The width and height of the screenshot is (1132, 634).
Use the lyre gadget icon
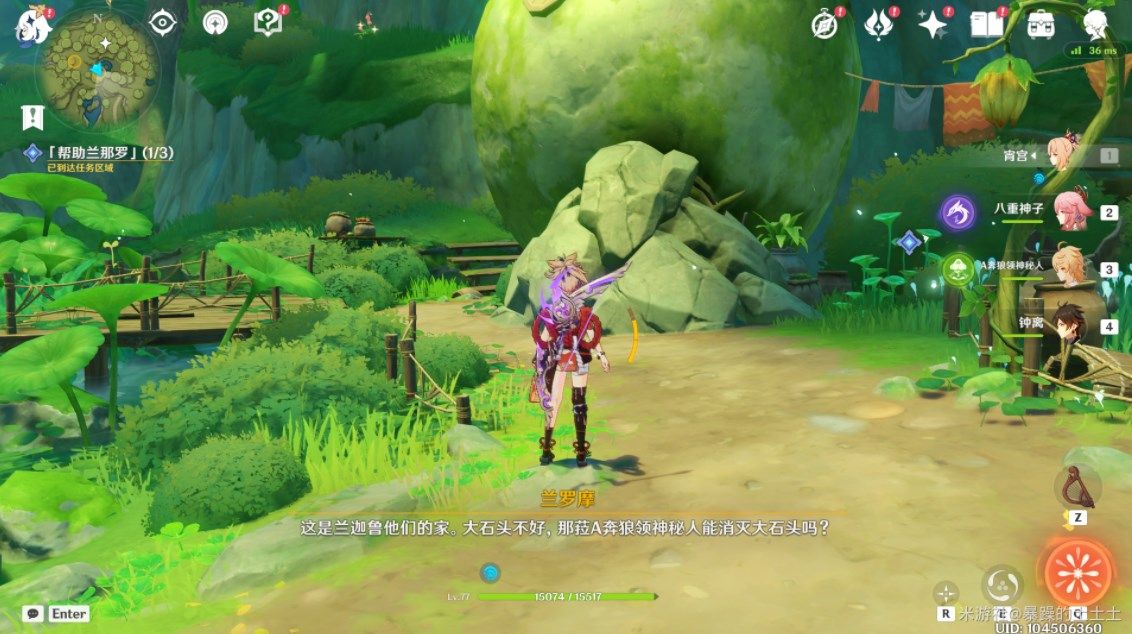(1077, 487)
